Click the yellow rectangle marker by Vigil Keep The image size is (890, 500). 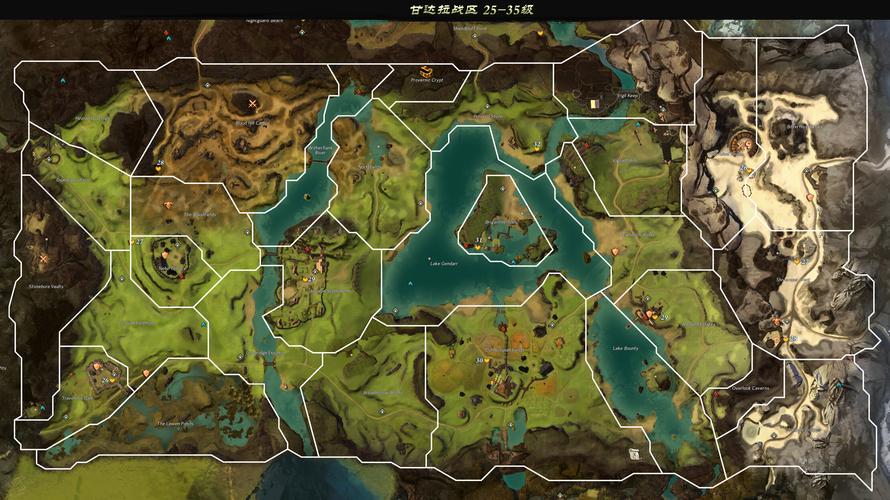pyautogui.click(x=594, y=103)
